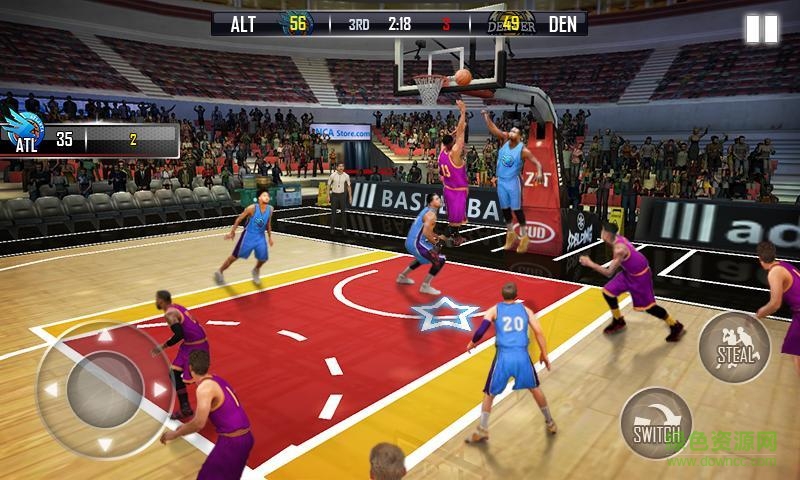
Task: Tap the STEAL button
Action: click(734, 348)
